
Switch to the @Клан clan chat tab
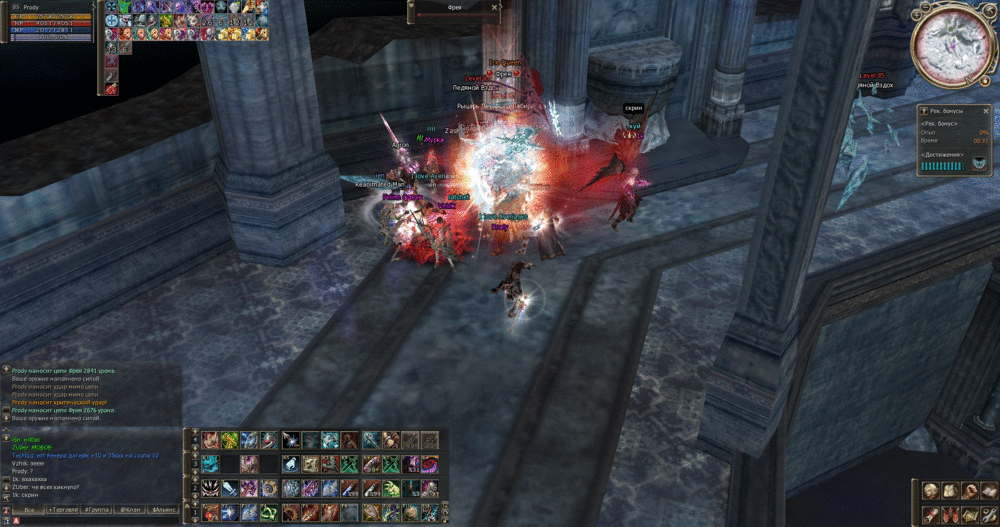click(x=130, y=510)
